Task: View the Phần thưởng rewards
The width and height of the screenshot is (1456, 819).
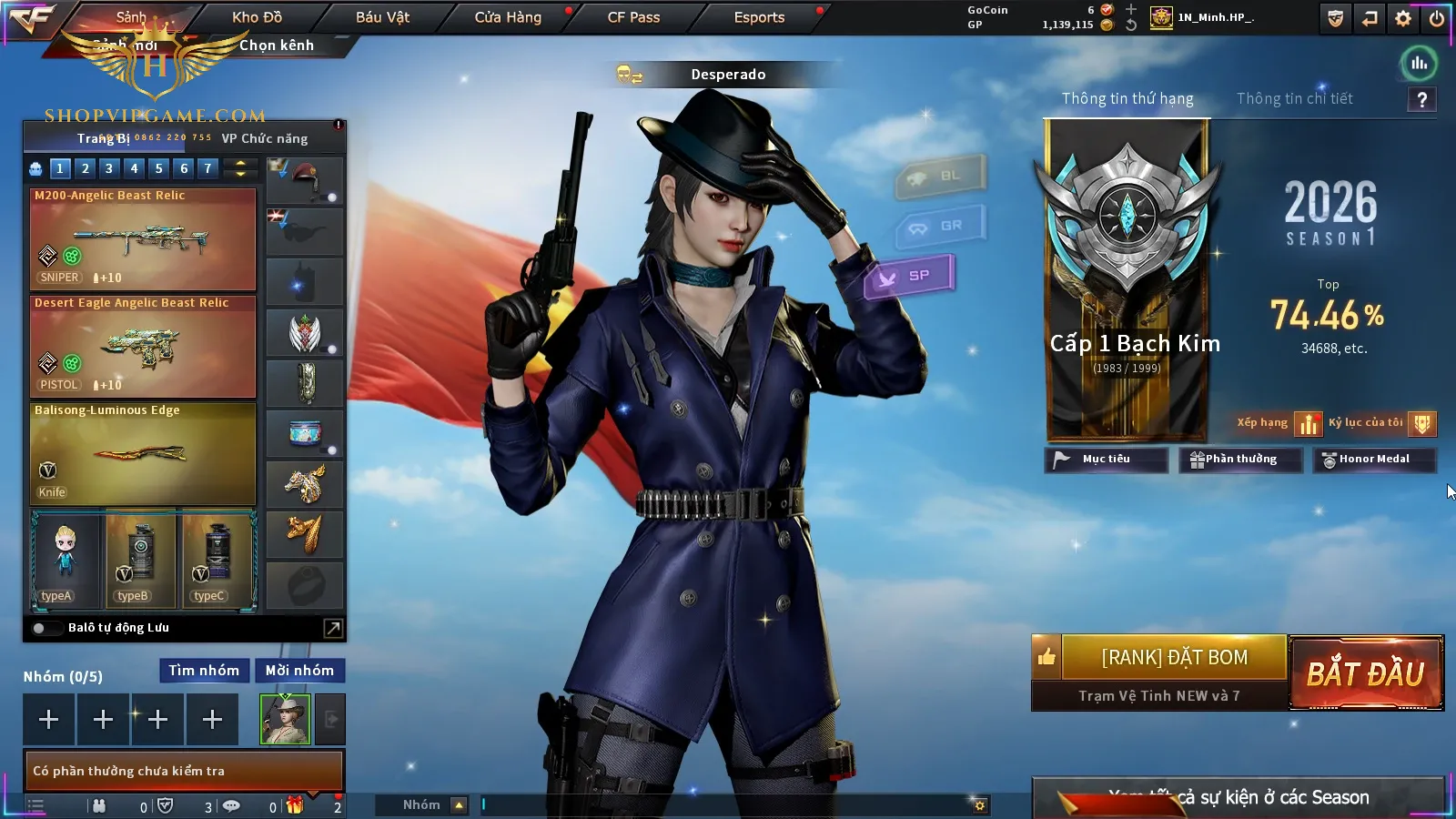Action: coord(1233,460)
